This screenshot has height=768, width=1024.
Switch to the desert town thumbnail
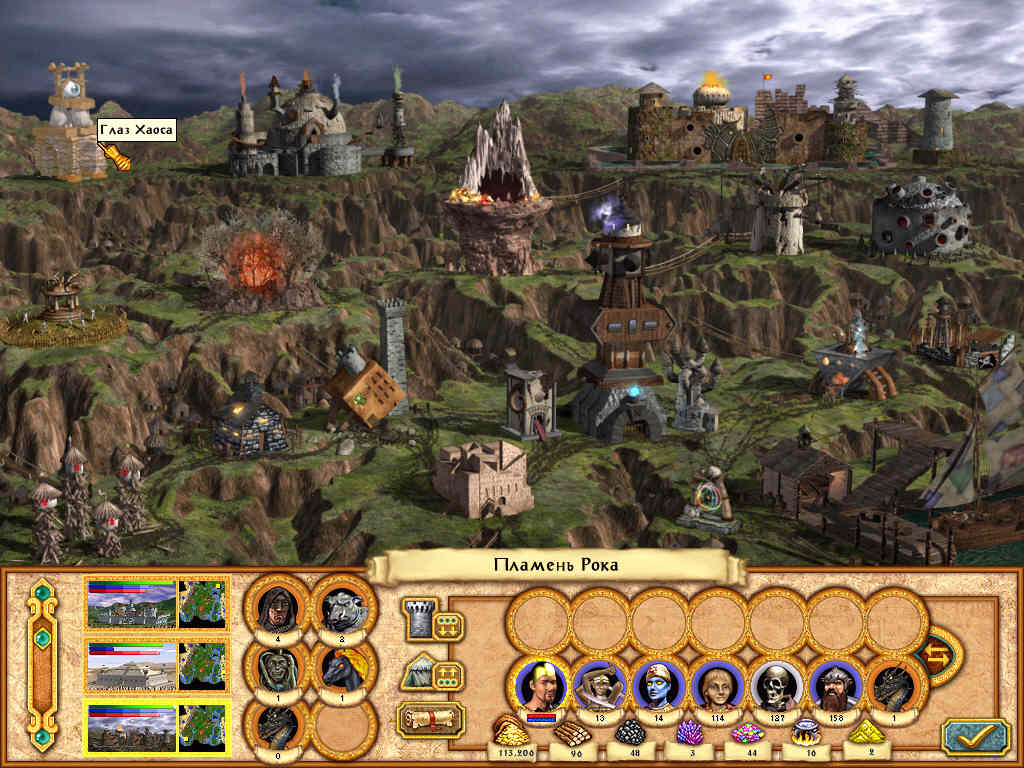click(x=132, y=666)
